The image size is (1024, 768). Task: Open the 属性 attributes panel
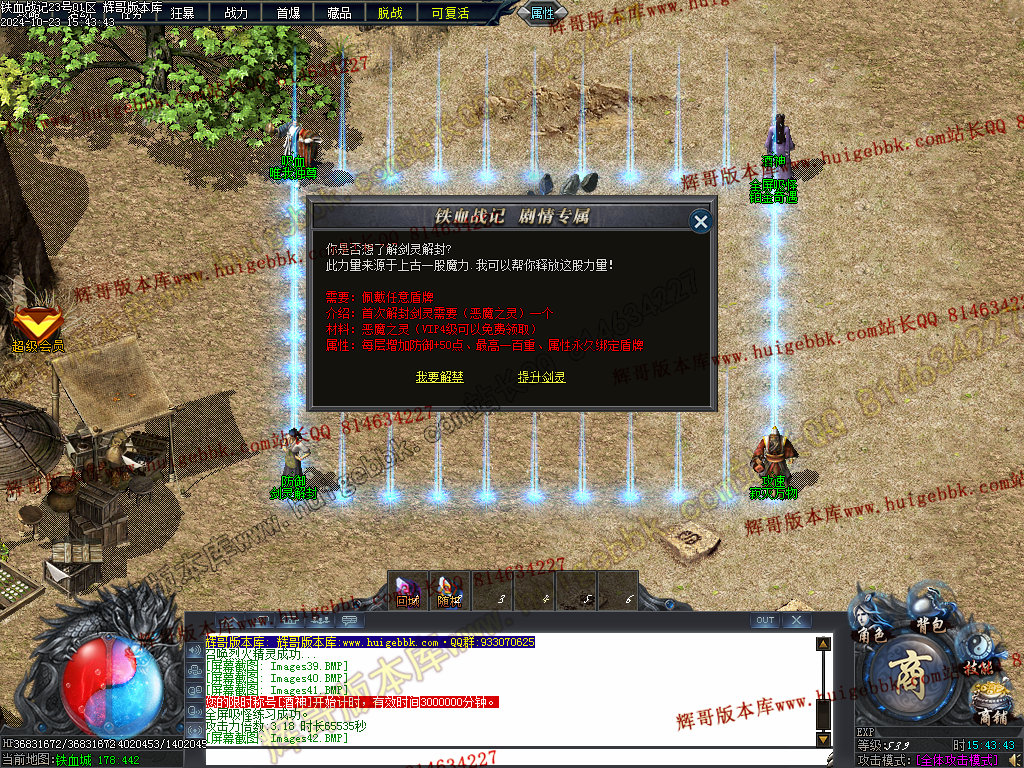tap(542, 13)
